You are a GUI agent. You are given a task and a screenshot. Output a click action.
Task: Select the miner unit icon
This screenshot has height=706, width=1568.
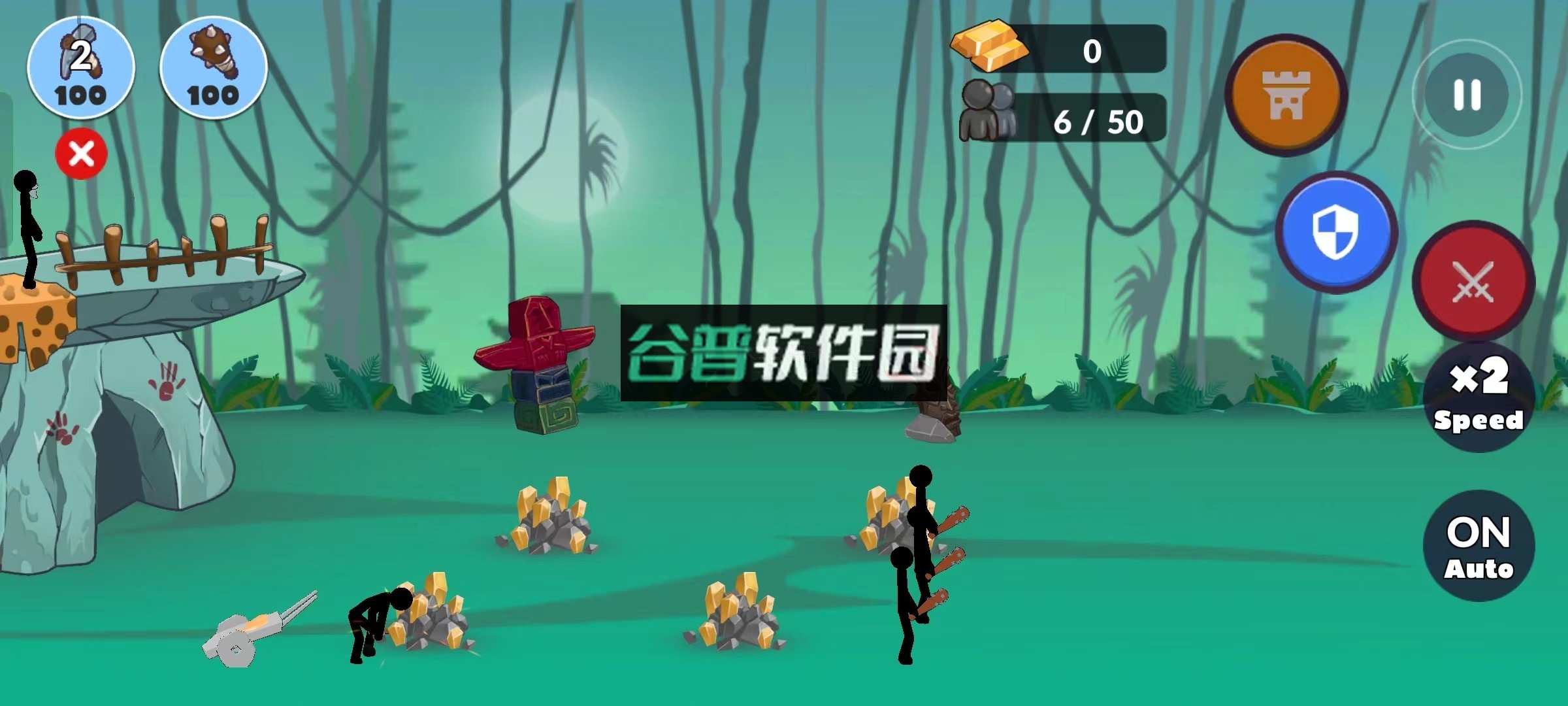point(80,67)
